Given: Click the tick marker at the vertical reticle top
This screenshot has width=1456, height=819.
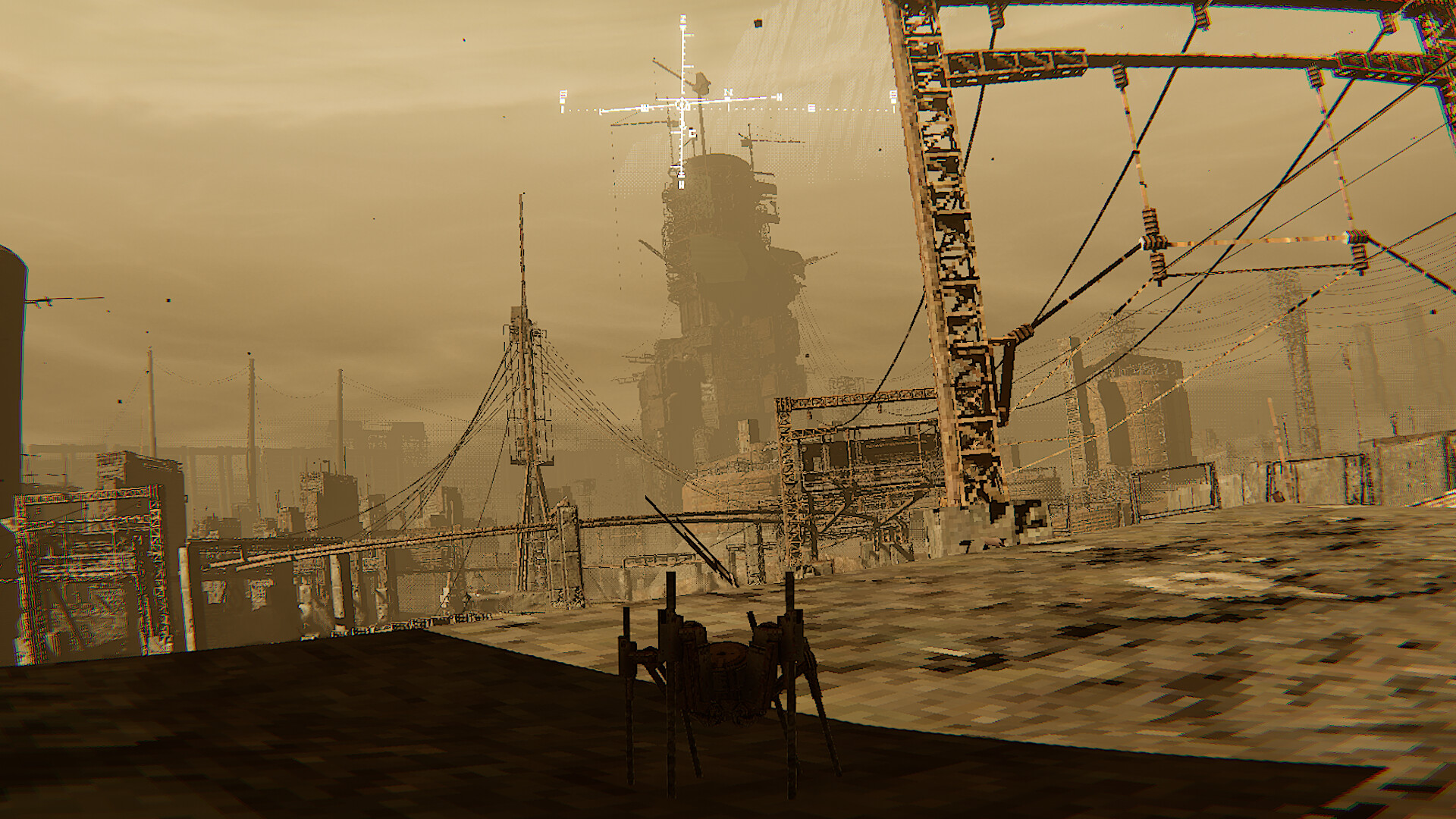Looking at the screenshot, I should [x=682, y=19].
